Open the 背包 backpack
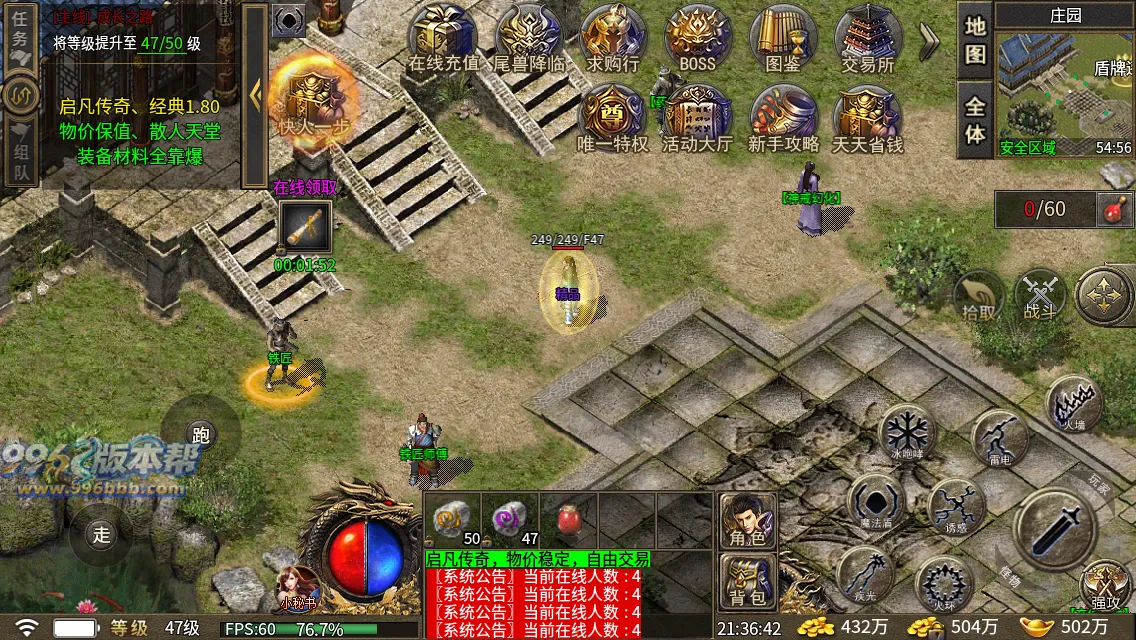 (747, 582)
